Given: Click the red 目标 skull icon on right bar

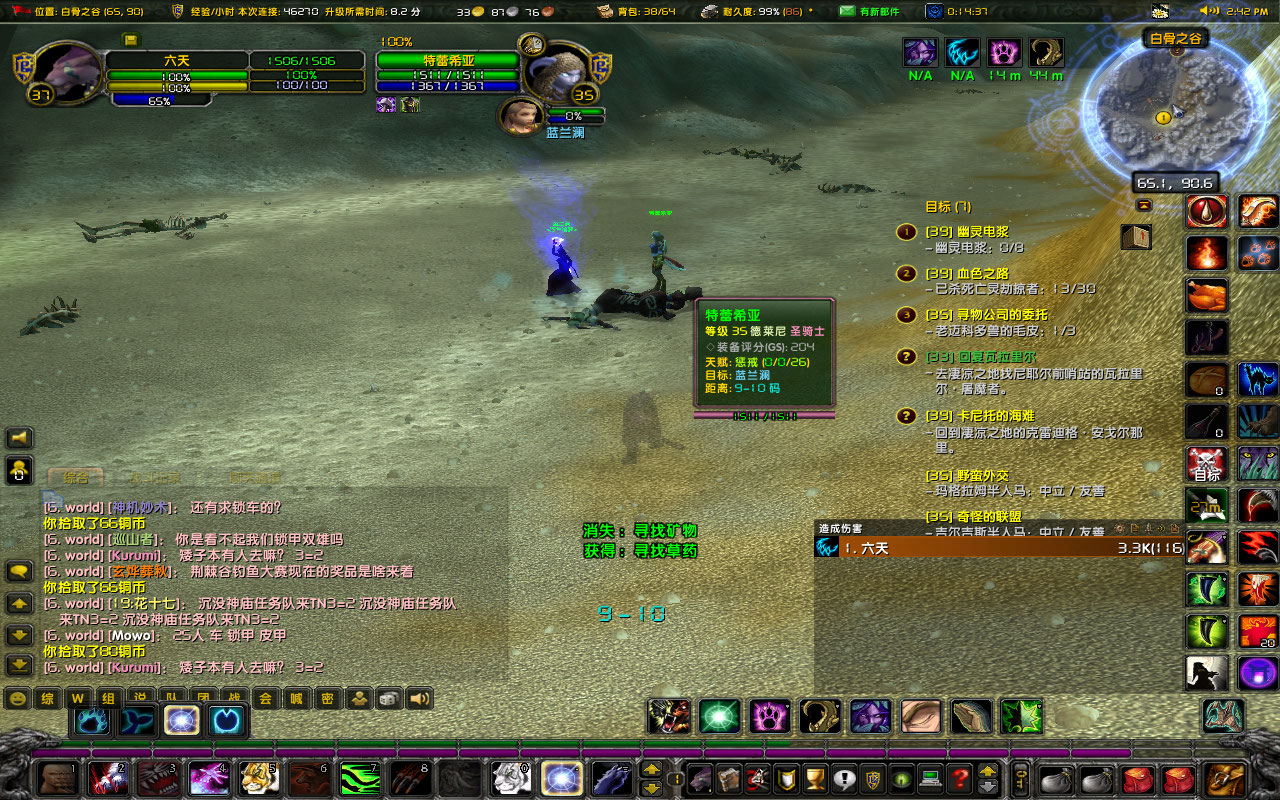Looking at the screenshot, I should click(x=1206, y=462).
